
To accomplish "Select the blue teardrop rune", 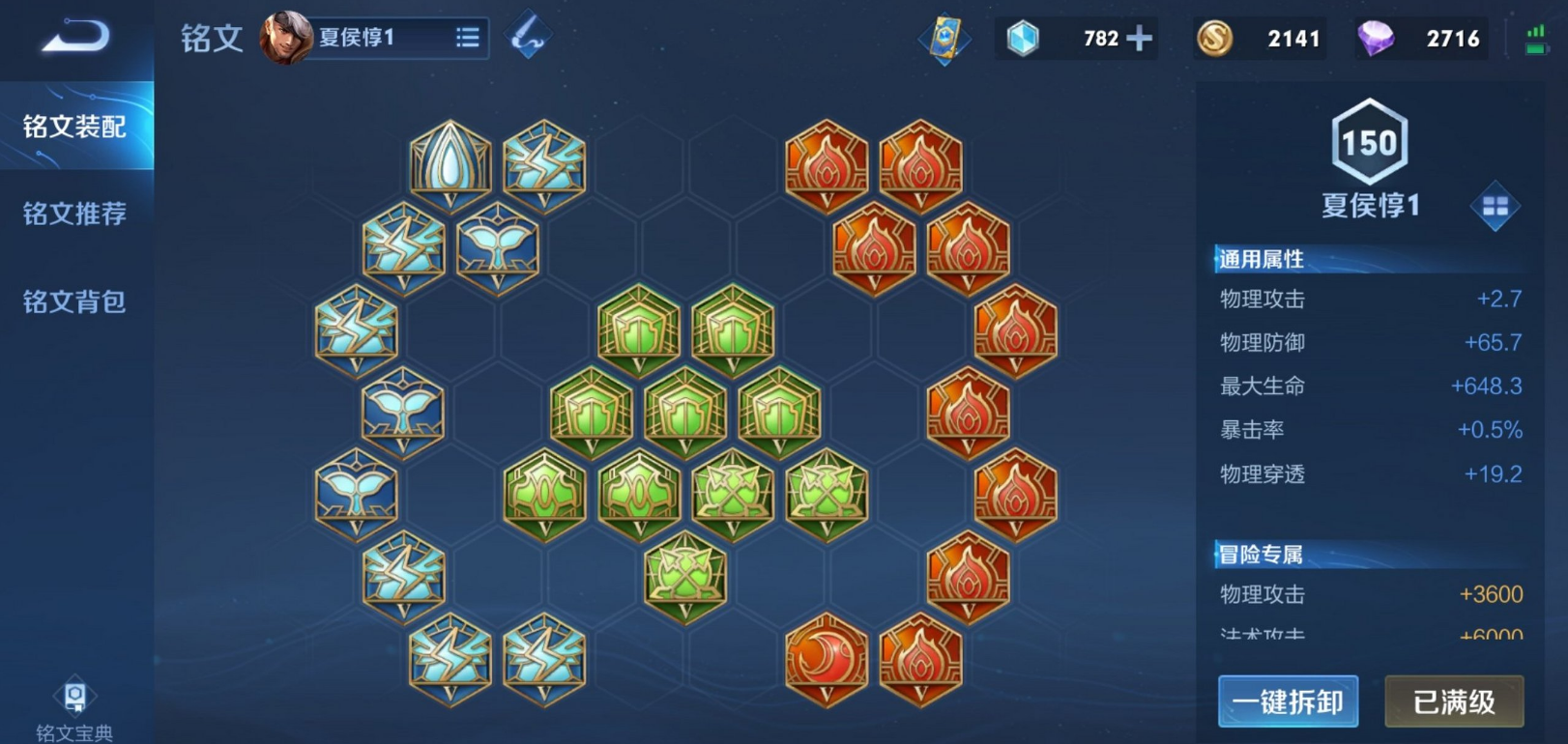I will tap(450, 164).
